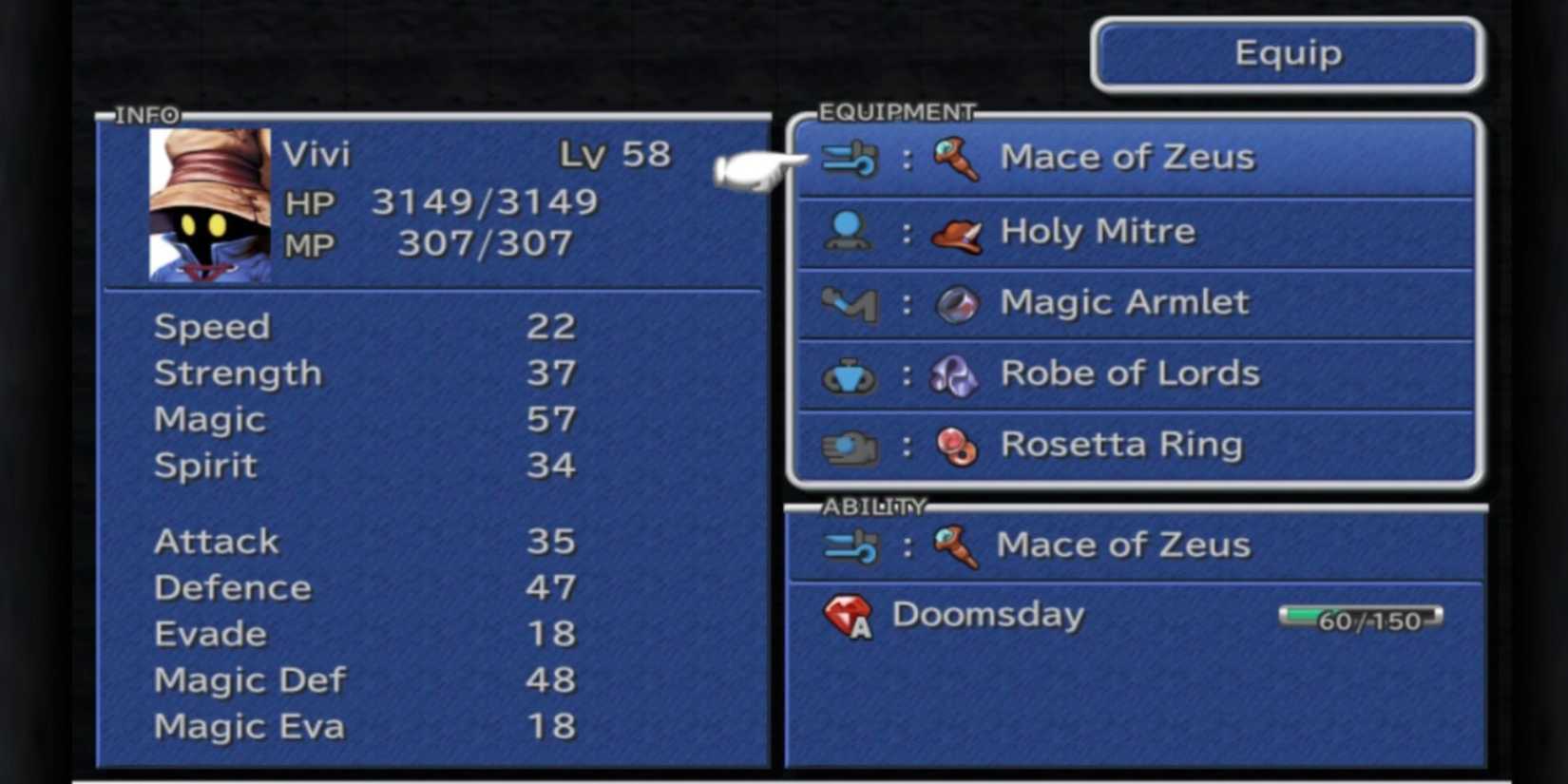The image size is (1568, 784).
Task: Select the weapon icon in the ABILITY panel
Action: point(849,545)
